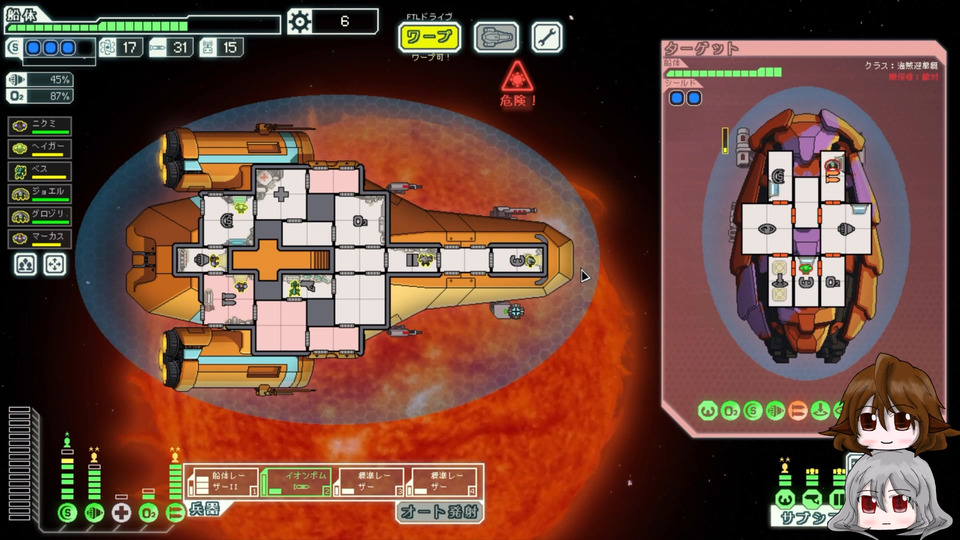Save crew stations with the left crew button

pos(27,264)
